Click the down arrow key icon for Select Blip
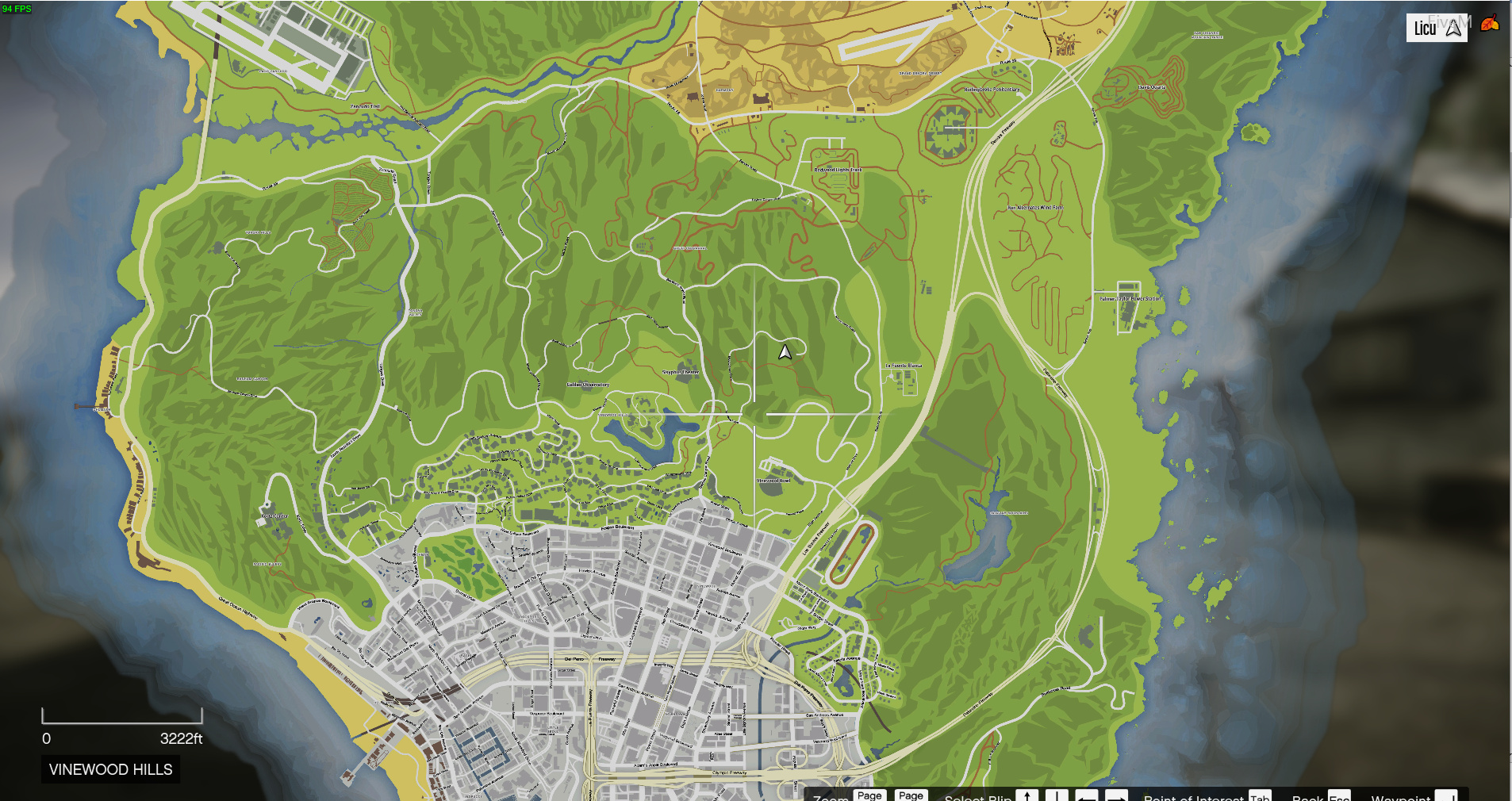The height and width of the screenshot is (801, 1512). pos(1058,795)
